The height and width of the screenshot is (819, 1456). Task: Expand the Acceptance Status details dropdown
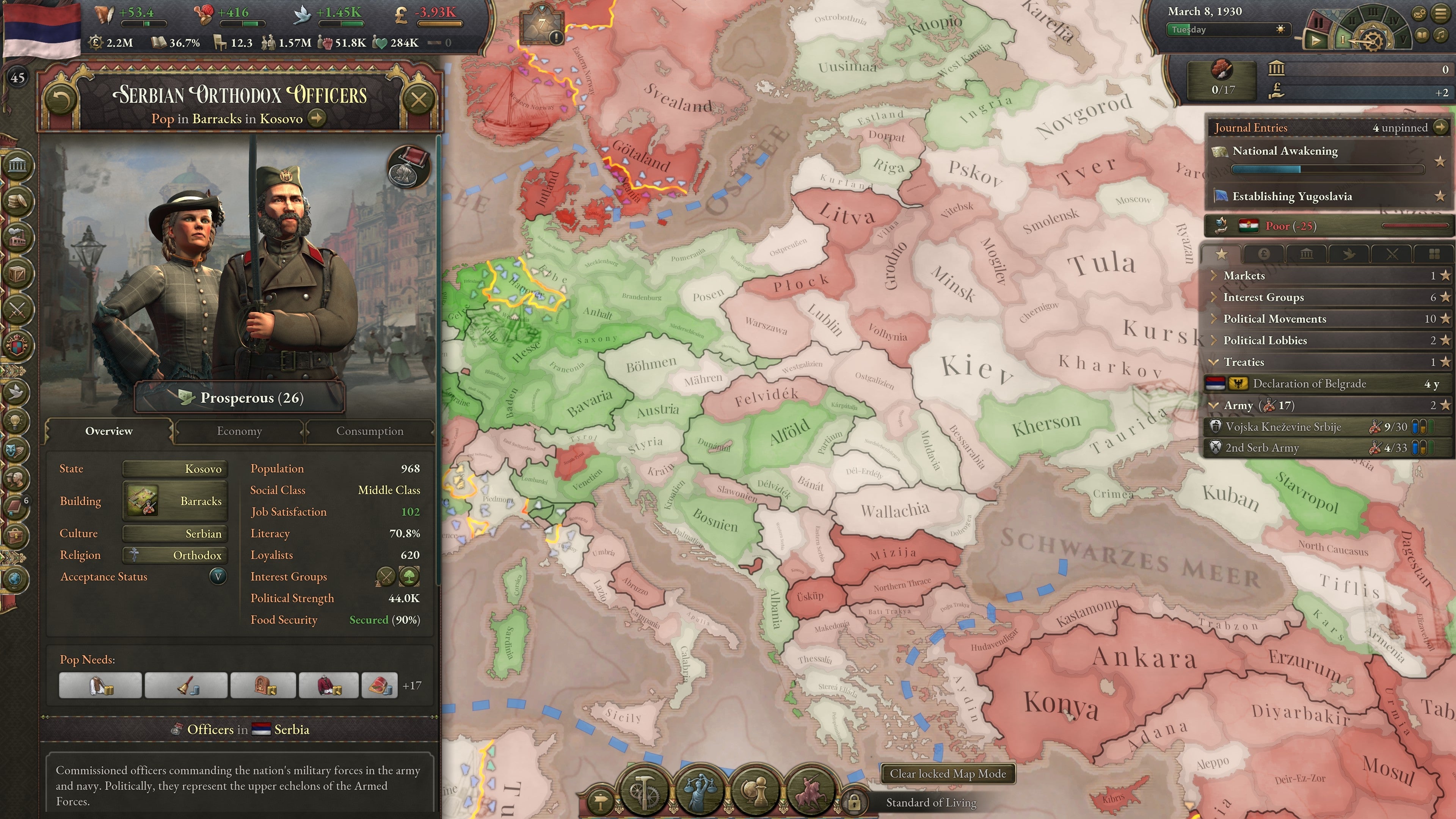(x=218, y=577)
